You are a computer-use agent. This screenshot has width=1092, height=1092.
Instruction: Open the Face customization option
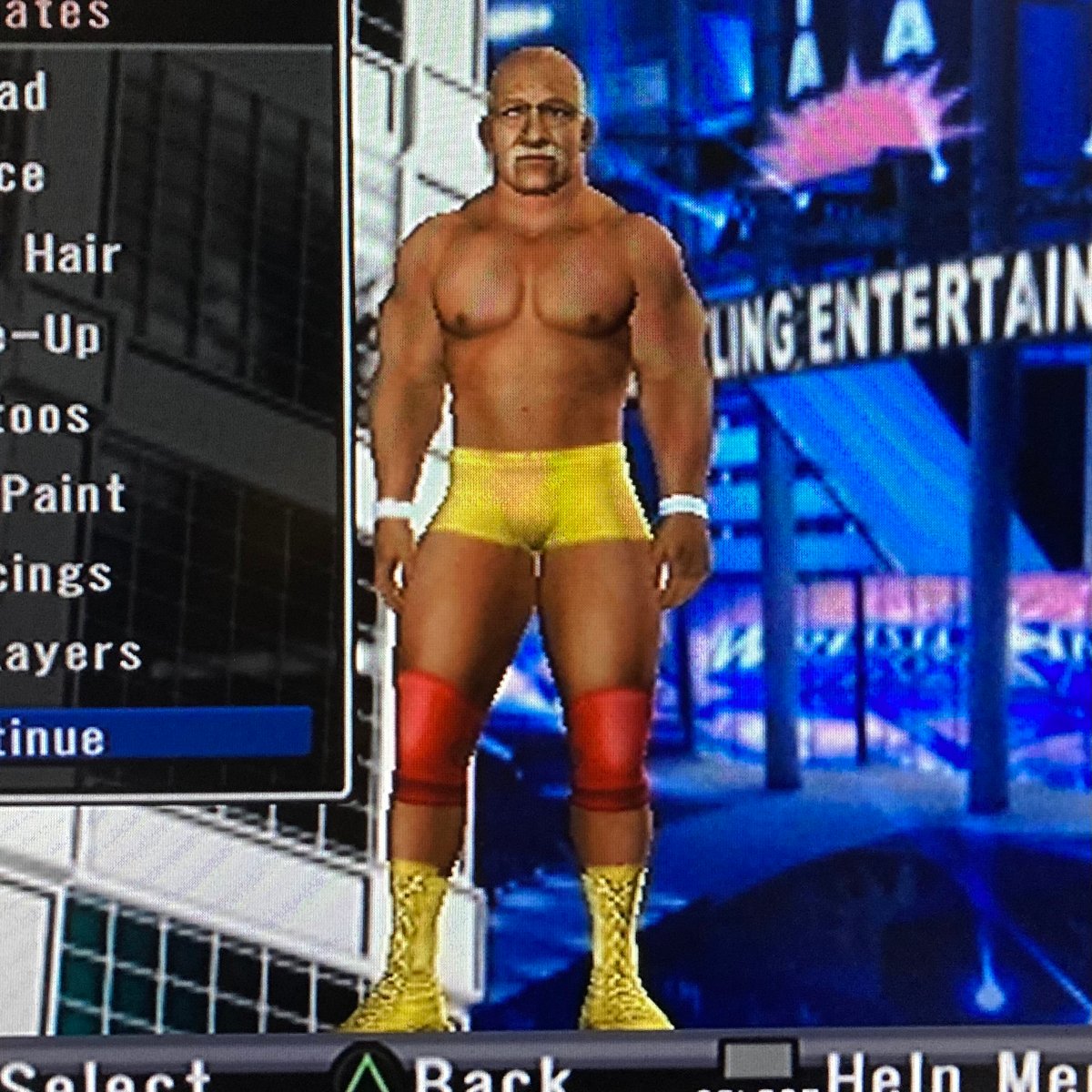point(23,175)
